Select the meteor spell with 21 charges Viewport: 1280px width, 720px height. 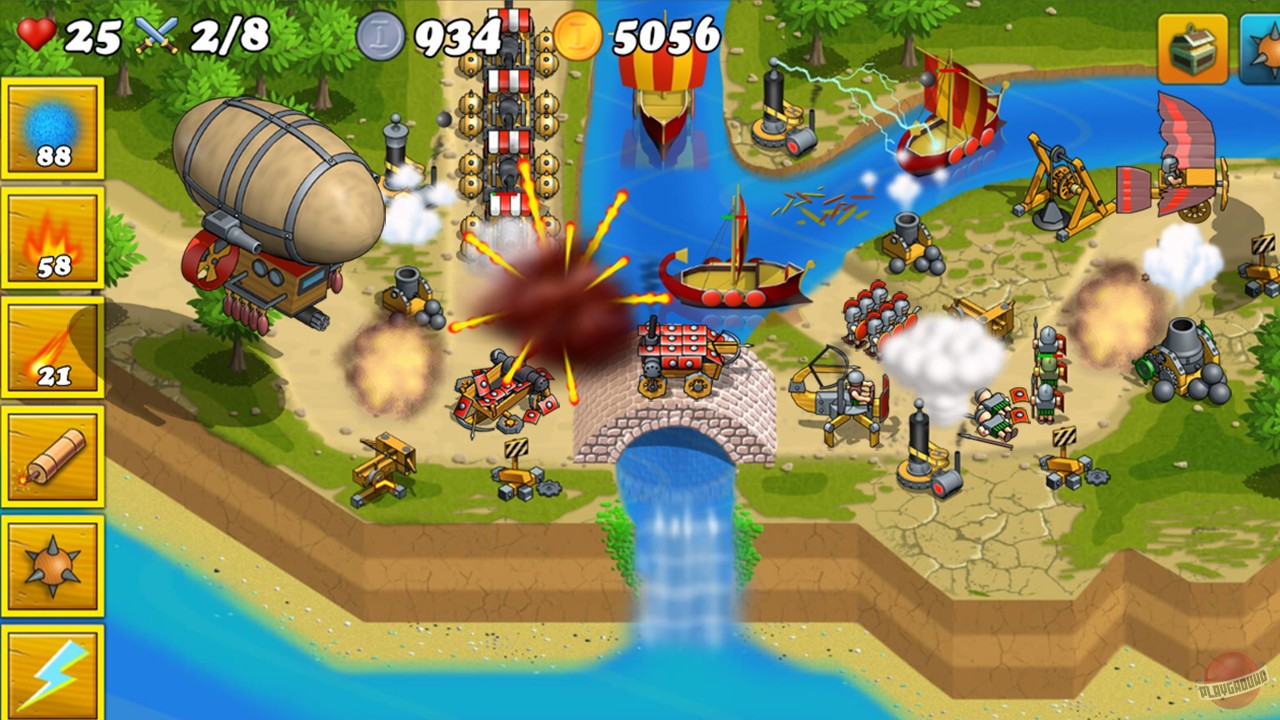click(x=52, y=345)
